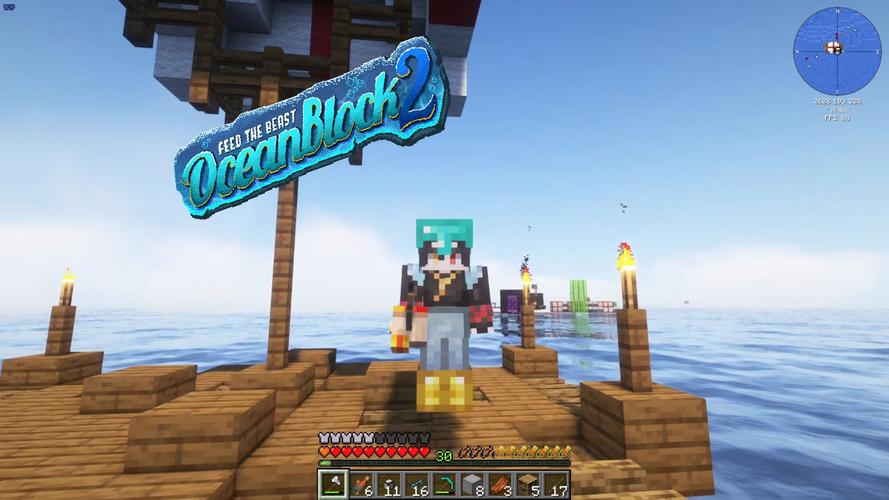
Task: Select the hammer in the first hotbar slot
Action: [333, 485]
